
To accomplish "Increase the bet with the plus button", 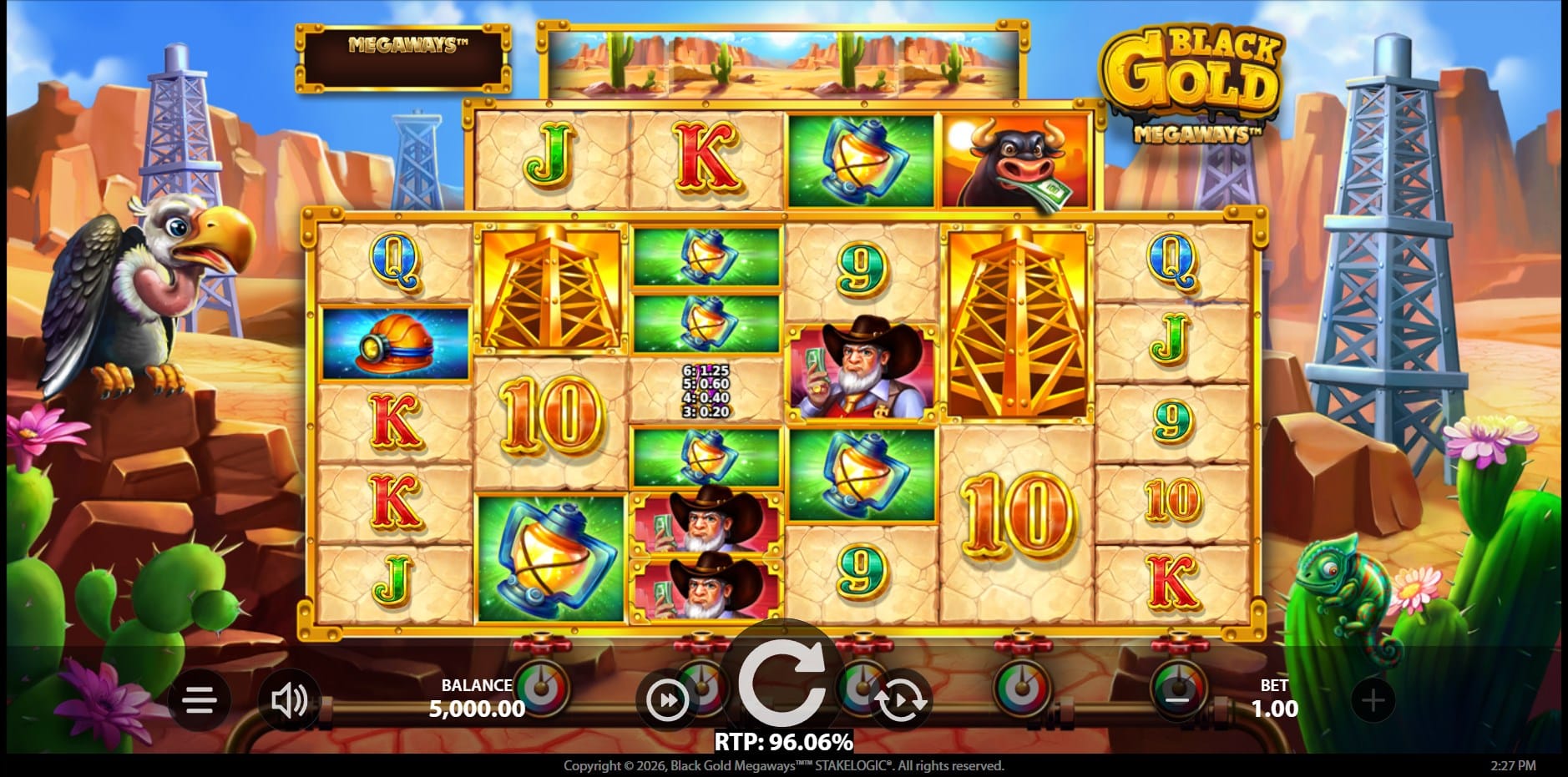I will click(1373, 700).
